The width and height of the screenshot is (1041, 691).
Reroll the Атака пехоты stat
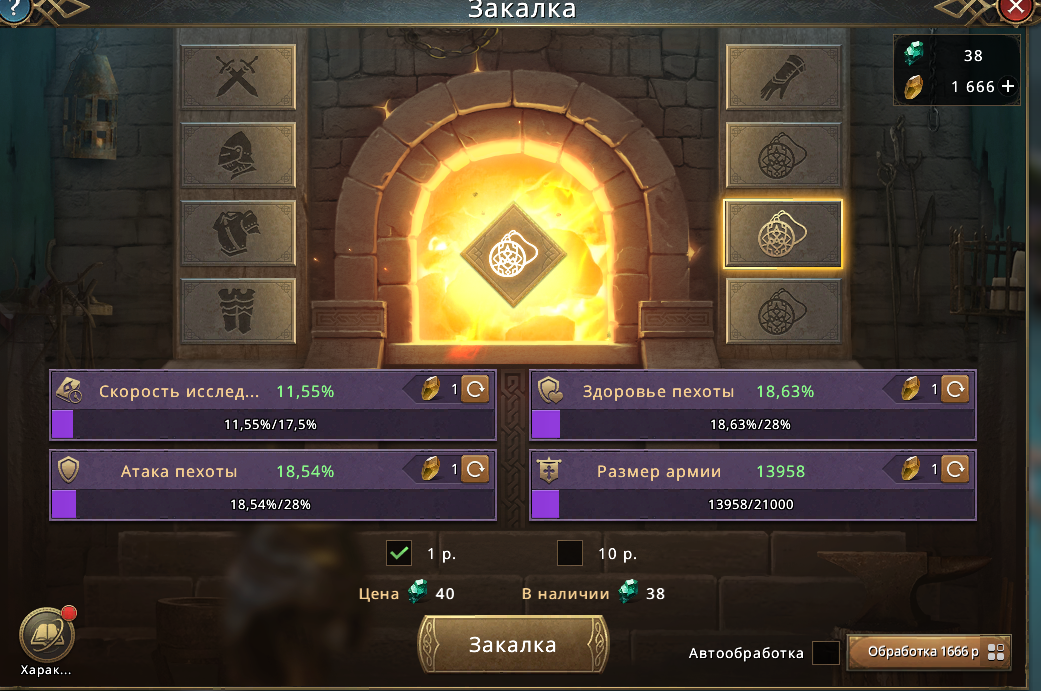475,469
